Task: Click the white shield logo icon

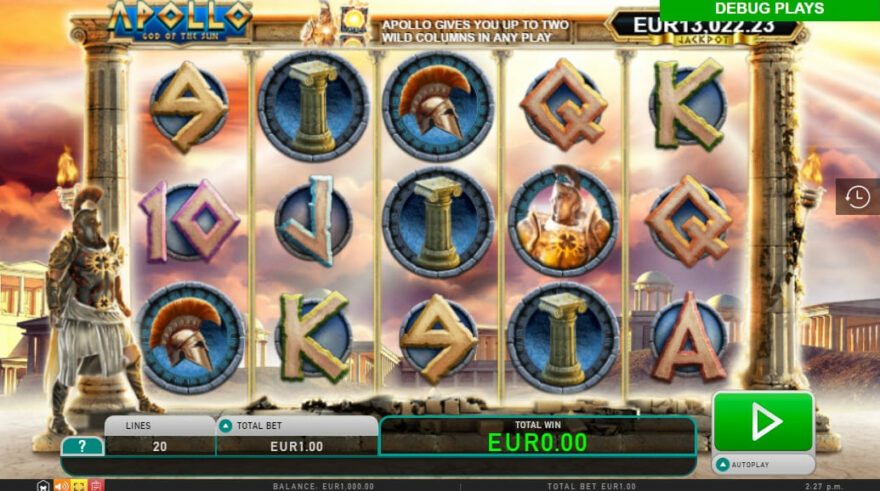Action: click(x=43, y=486)
